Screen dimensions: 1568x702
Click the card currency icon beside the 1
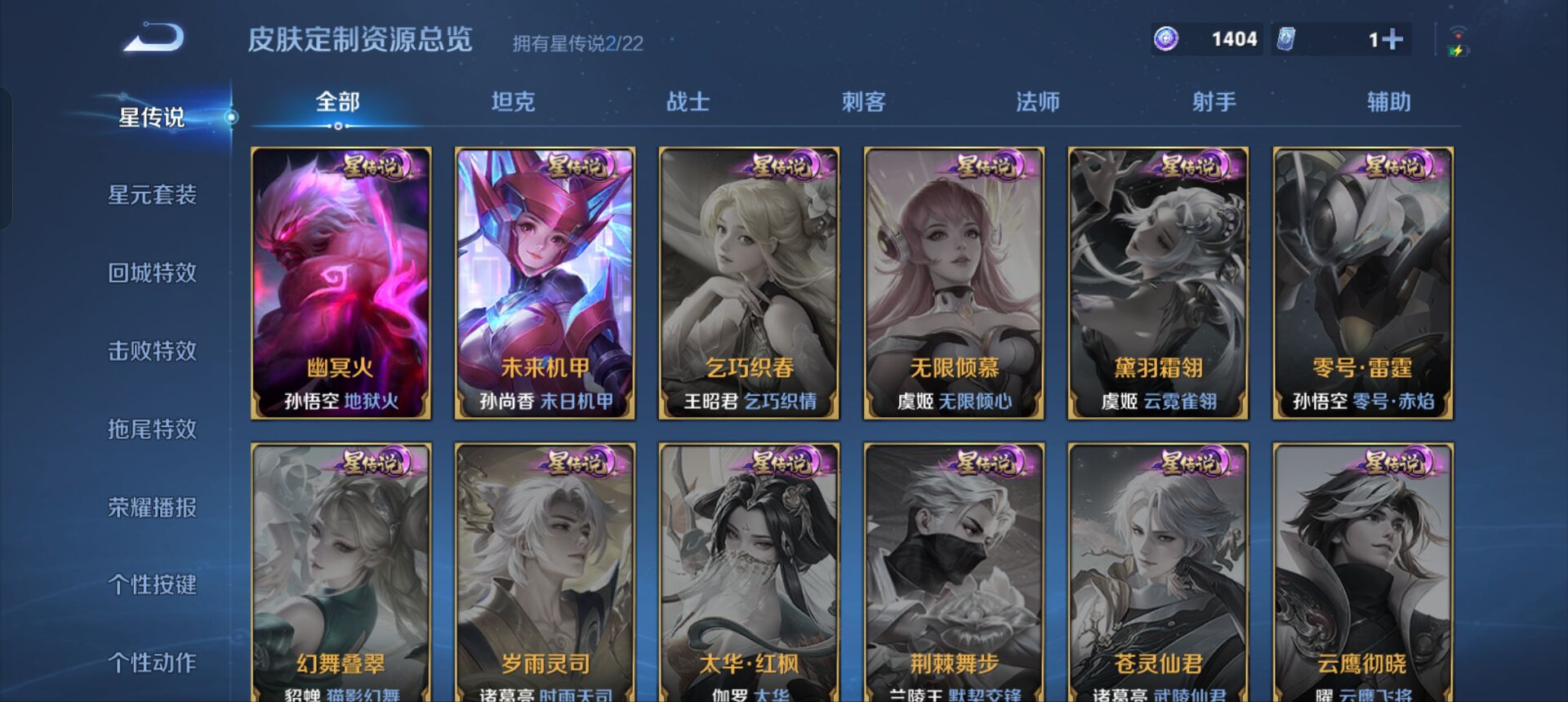tap(1285, 38)
